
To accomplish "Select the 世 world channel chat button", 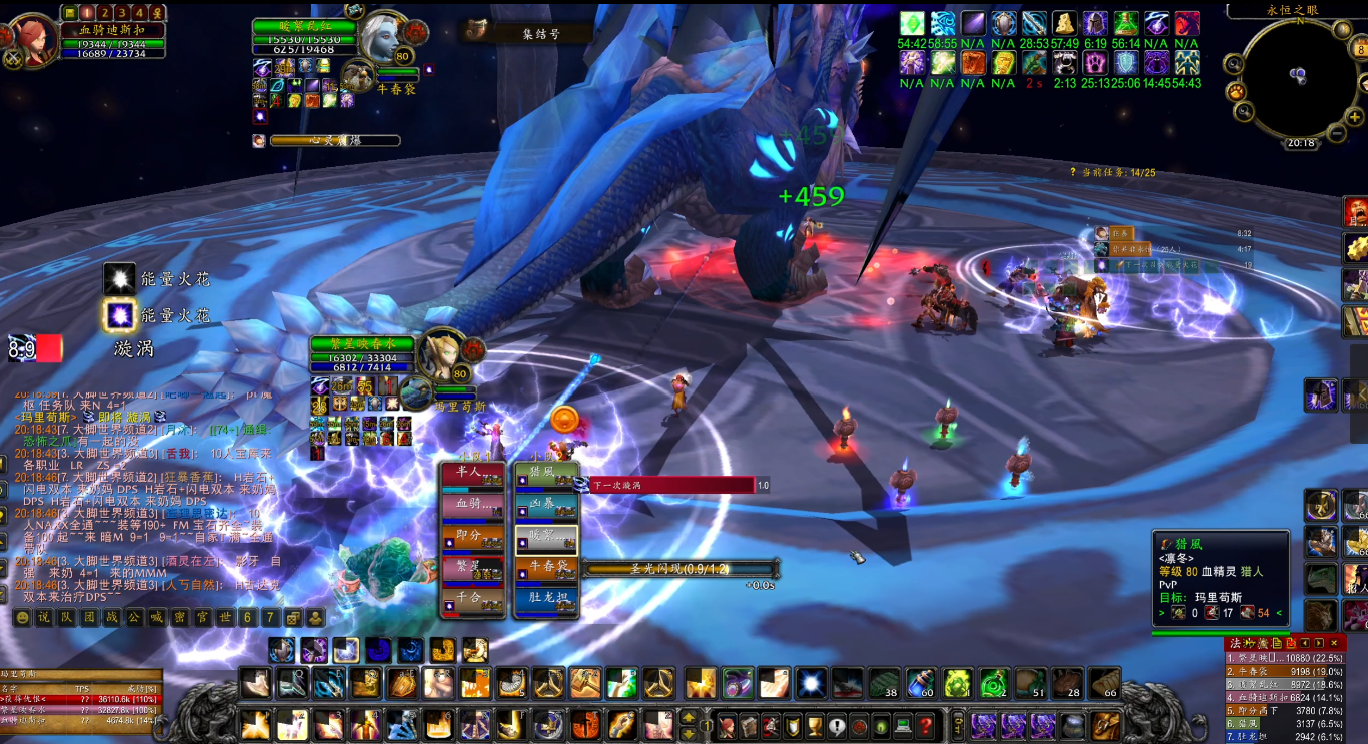I will [225, 618].
